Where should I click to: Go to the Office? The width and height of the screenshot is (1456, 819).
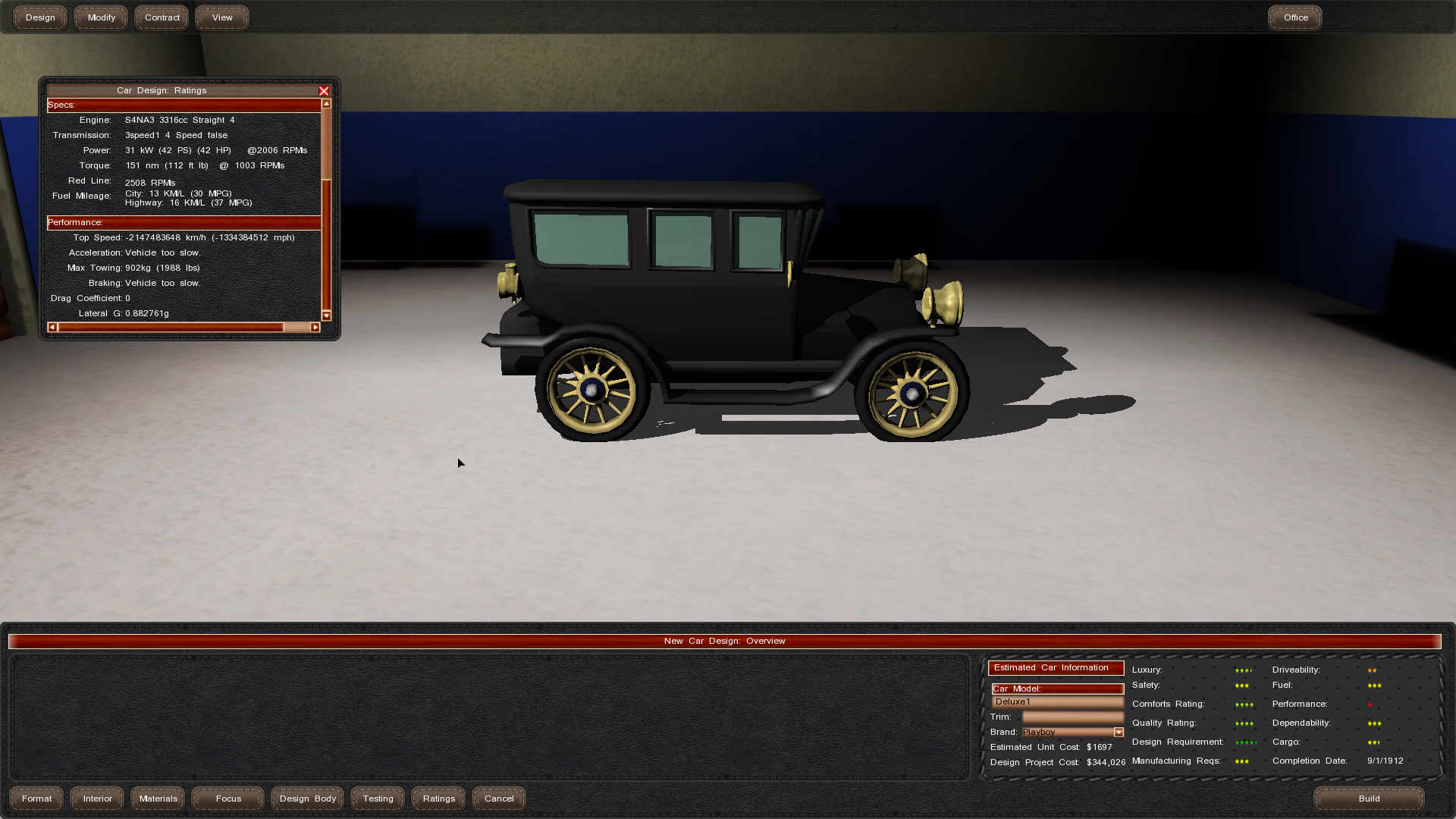point(1295,17)
